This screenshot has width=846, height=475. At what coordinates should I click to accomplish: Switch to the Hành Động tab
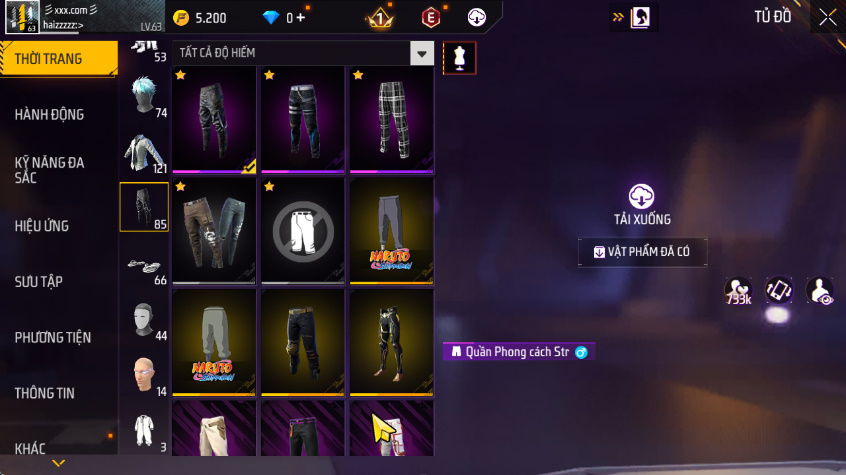50,114
